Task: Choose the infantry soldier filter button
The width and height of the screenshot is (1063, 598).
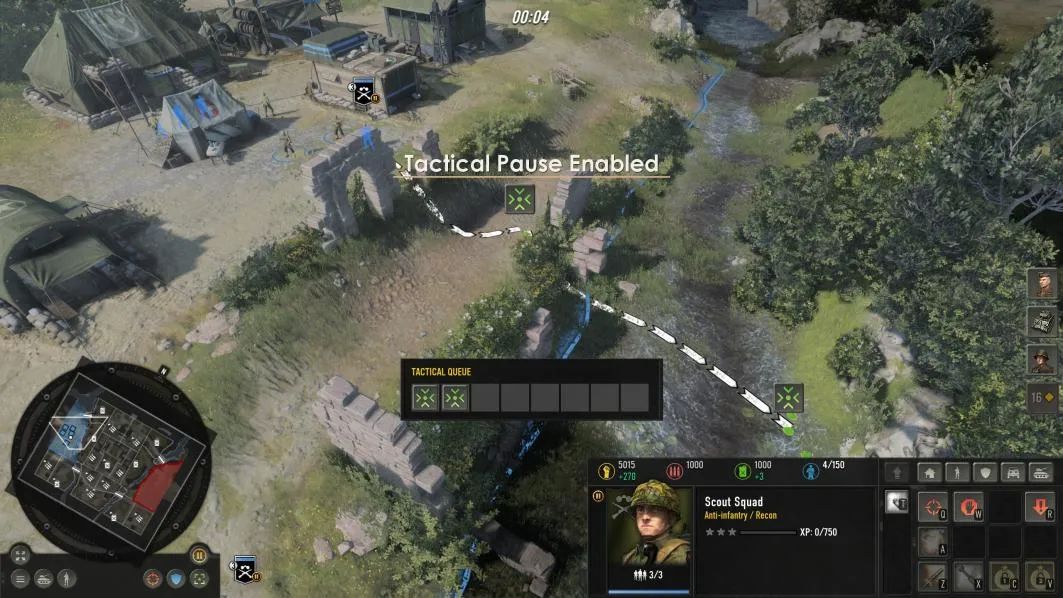Action: point(66,578)
